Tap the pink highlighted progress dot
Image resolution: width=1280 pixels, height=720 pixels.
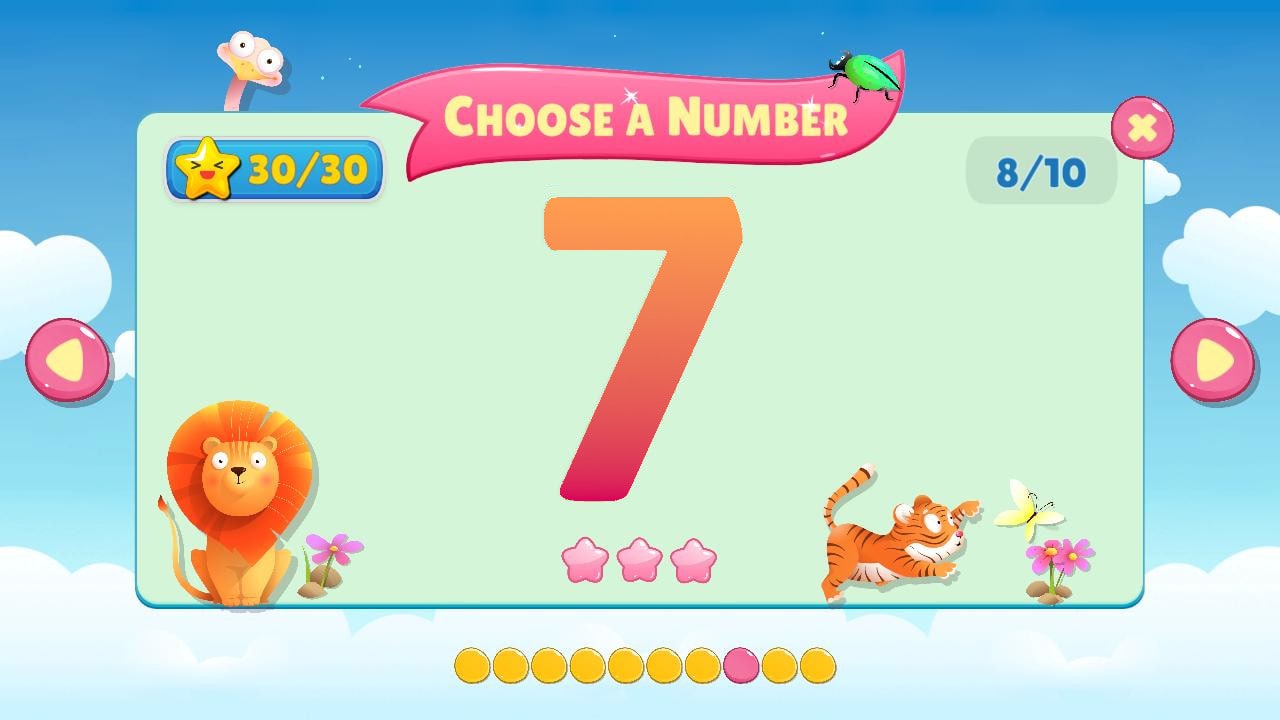739,663
